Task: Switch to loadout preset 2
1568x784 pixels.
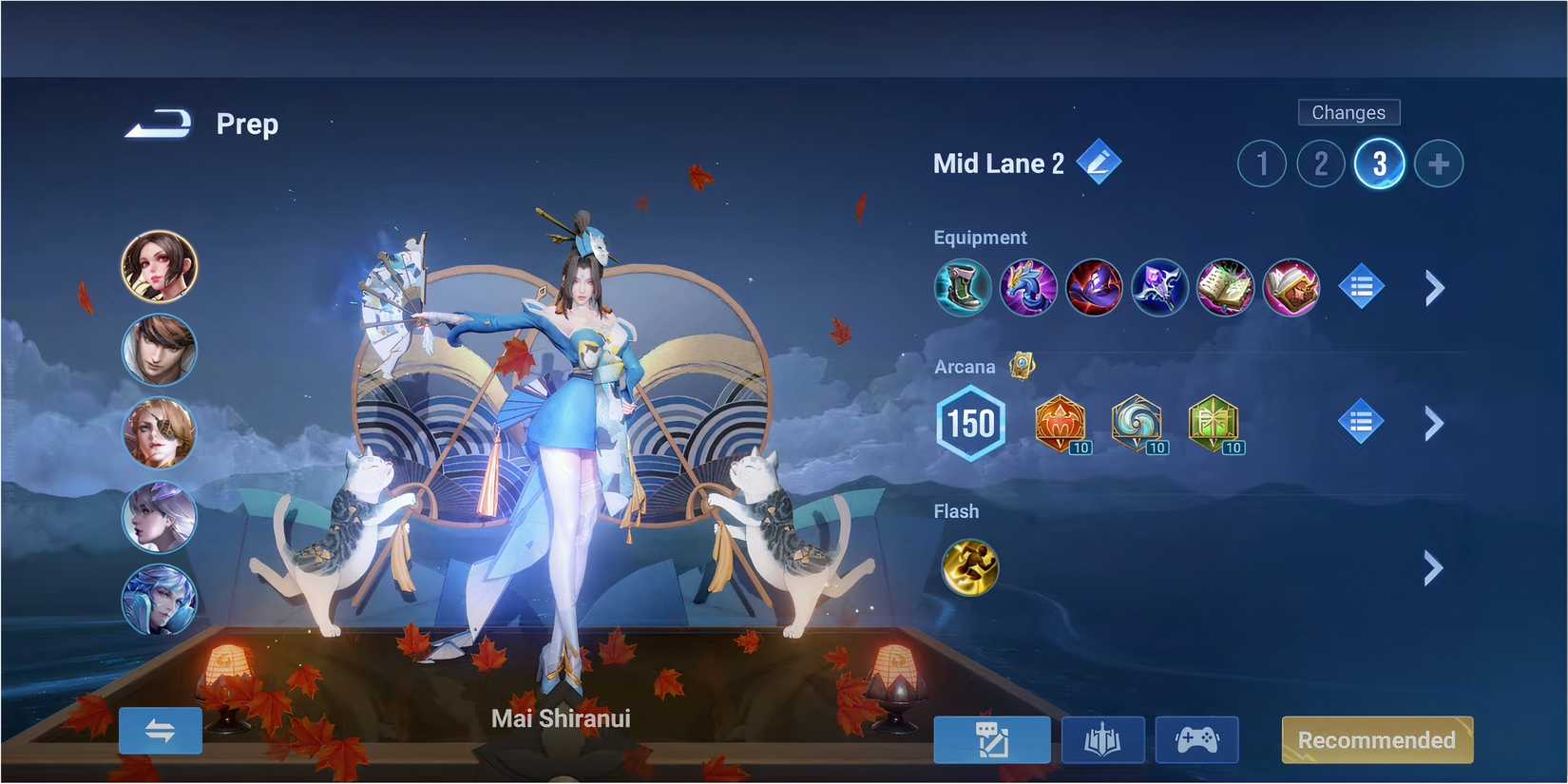Action: click(x=1320, y=163)
